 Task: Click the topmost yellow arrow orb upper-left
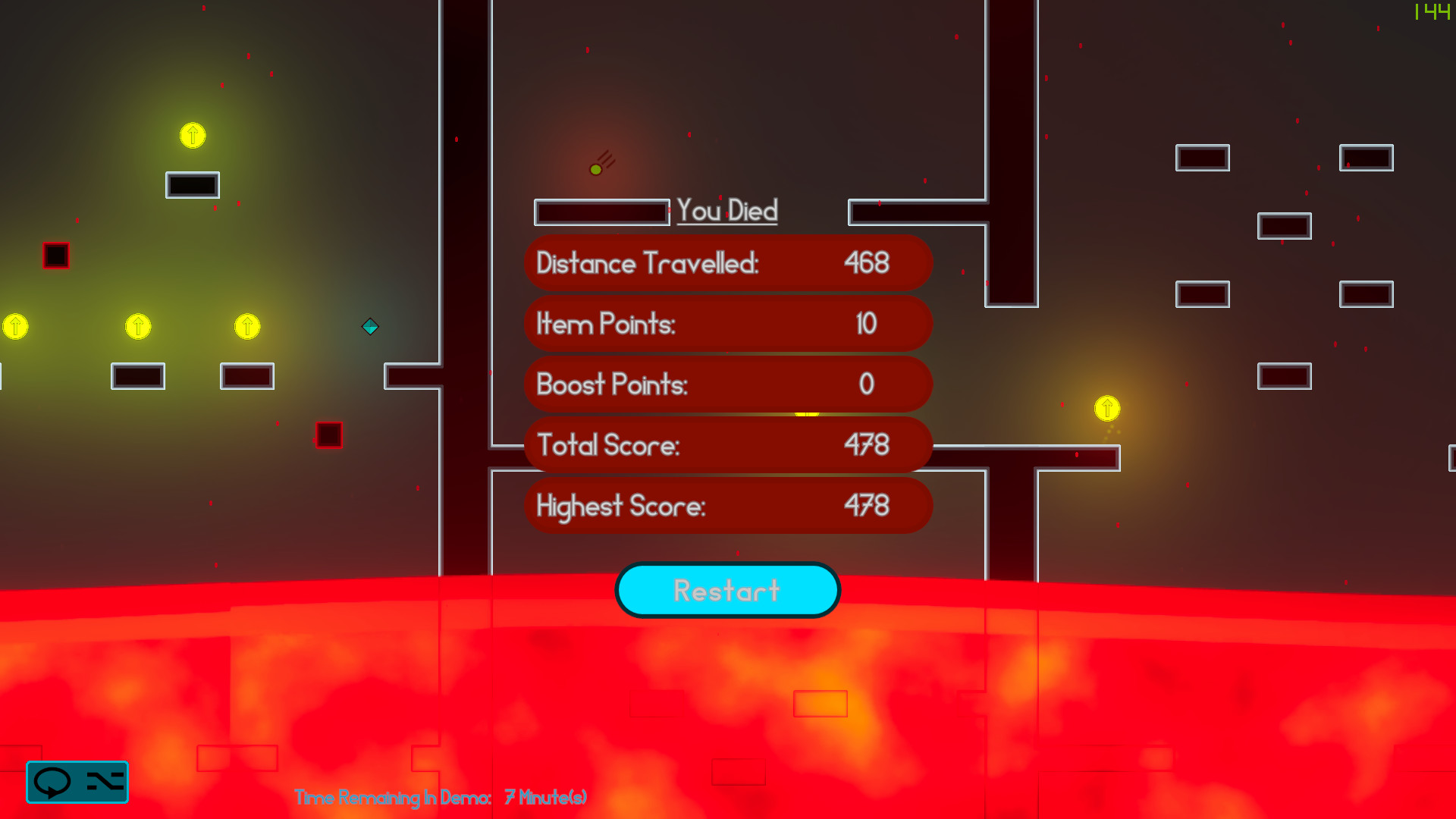192,136
